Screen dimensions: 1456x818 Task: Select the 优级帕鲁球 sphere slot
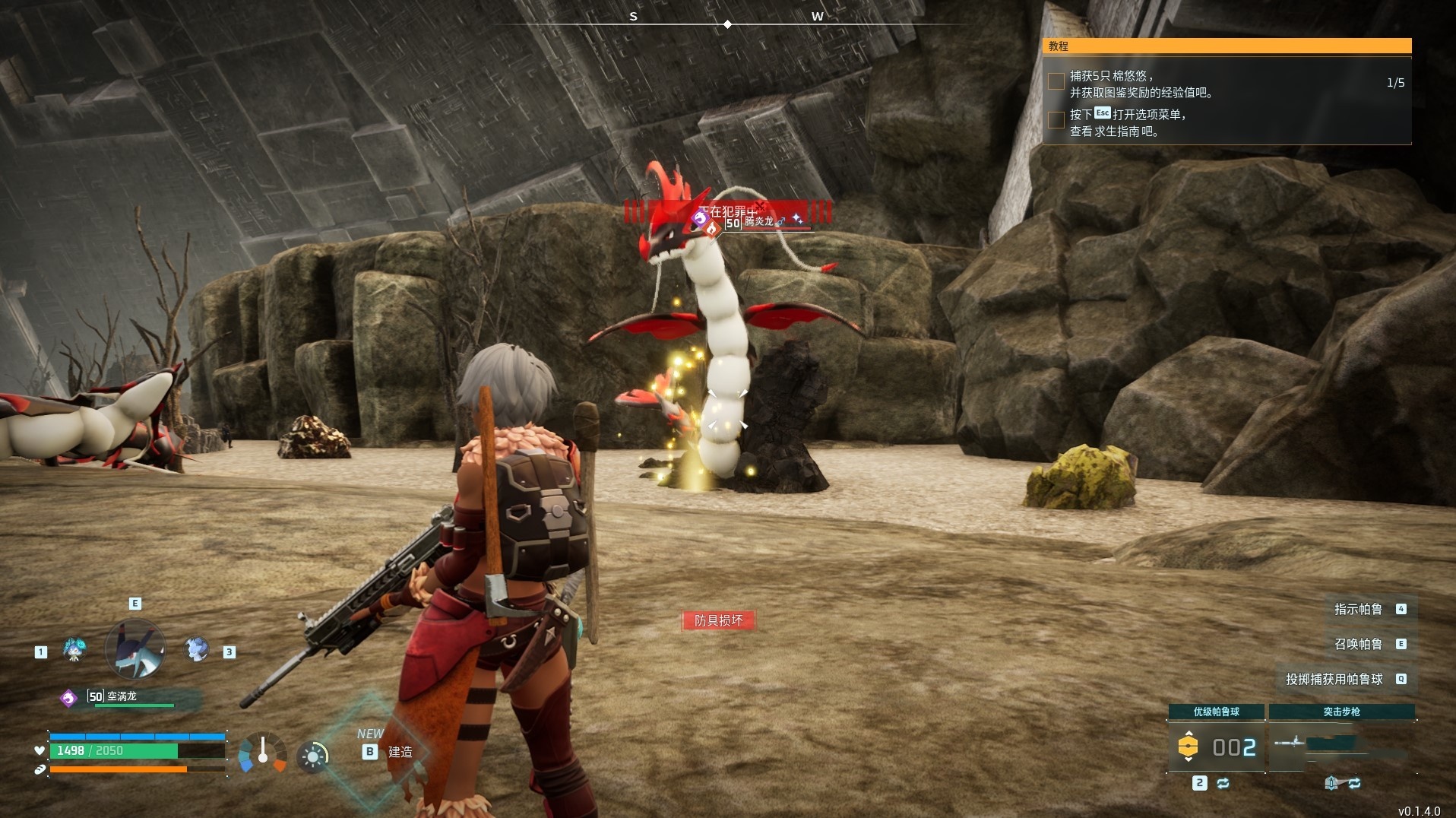click(1216, 746)
